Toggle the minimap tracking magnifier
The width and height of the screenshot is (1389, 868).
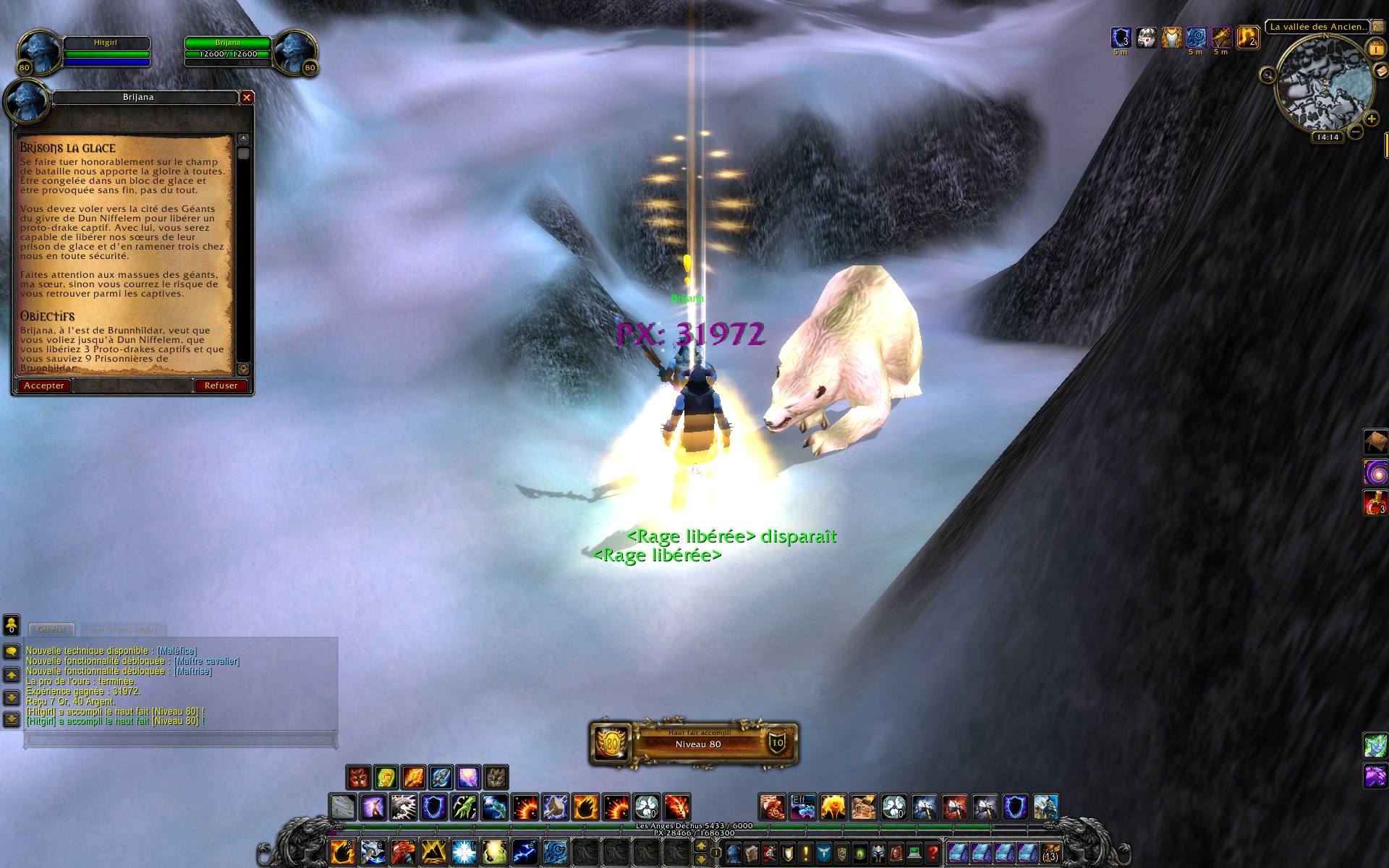[x=1267, y=75]
